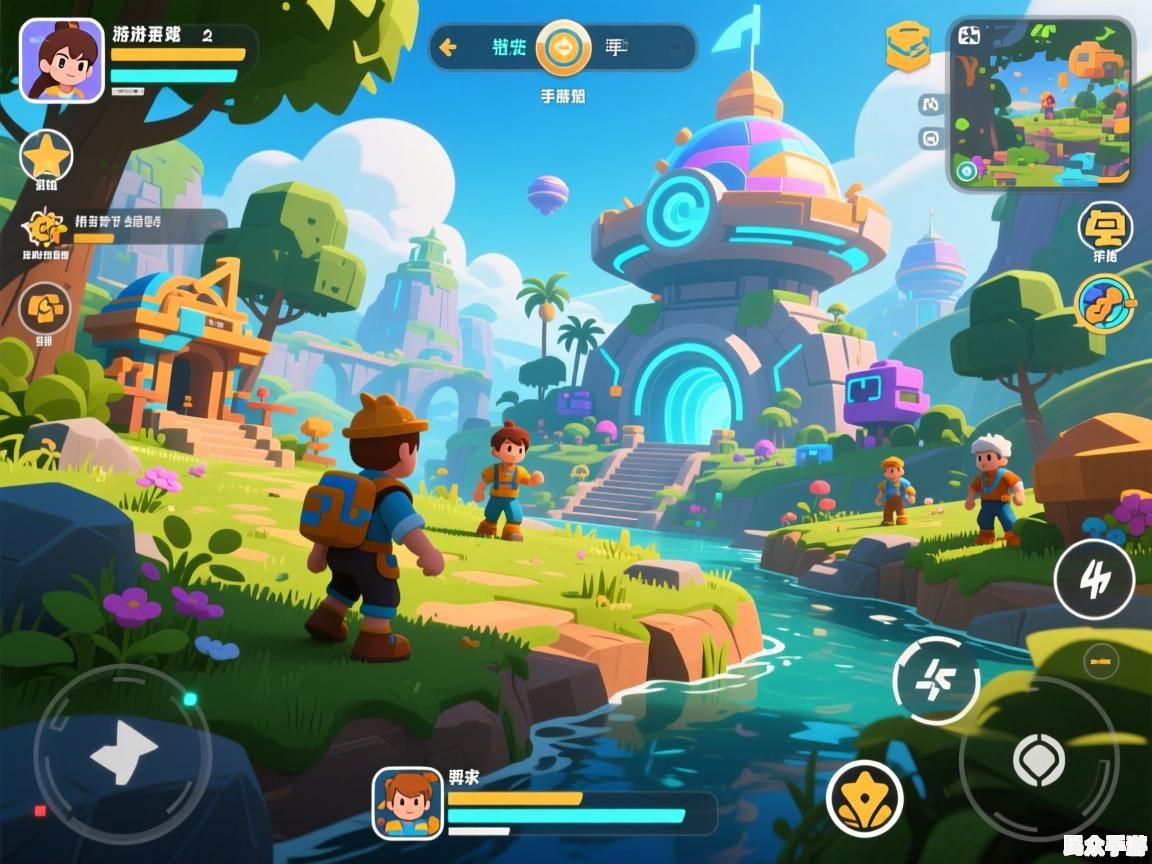This screenshot has height=864, width=1152.
Task: Open the yellow hexagon icon beside the minimap
Action: [907, 46]
